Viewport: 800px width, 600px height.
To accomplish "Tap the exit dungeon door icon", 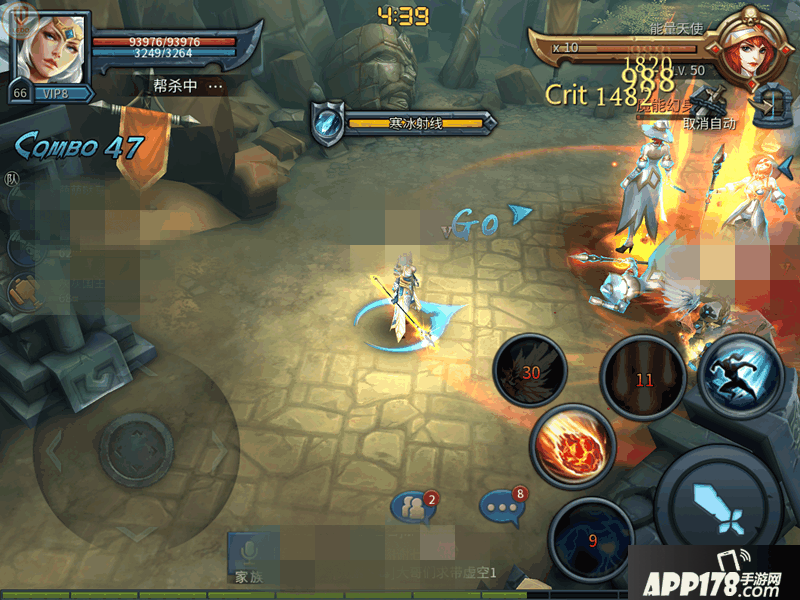I will click(769, 106).
